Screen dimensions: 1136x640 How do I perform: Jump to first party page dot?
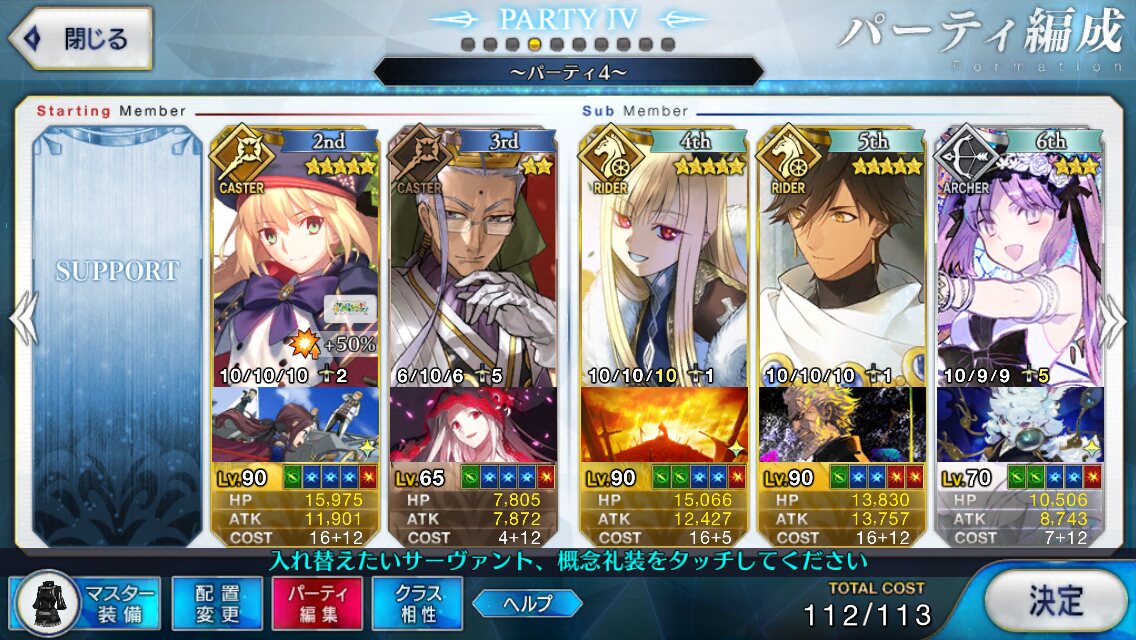pyautogui.click(x=468, y=44)
